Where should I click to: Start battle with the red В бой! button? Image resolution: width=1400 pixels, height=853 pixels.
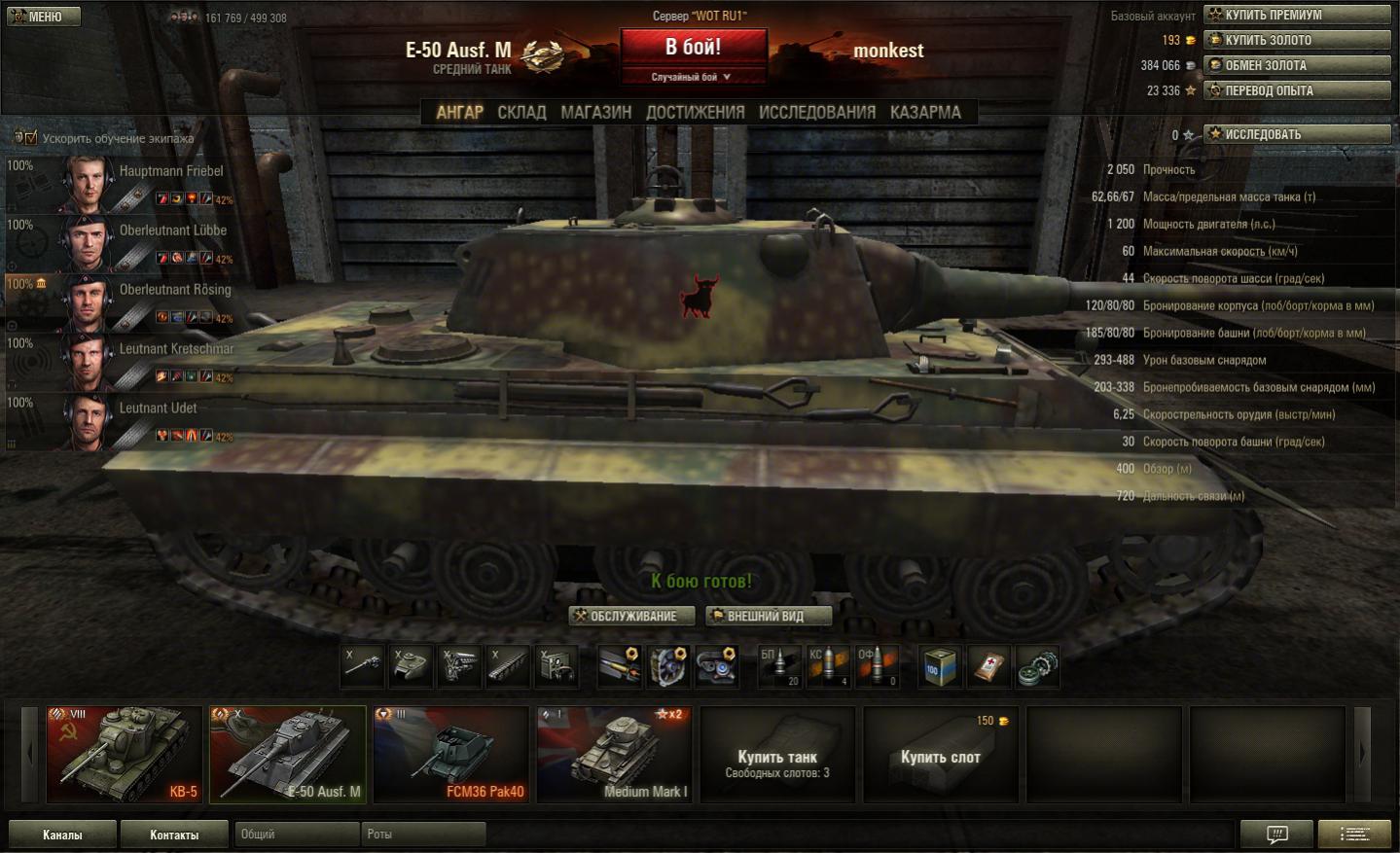pyautogui.click(x=693, y=47)
